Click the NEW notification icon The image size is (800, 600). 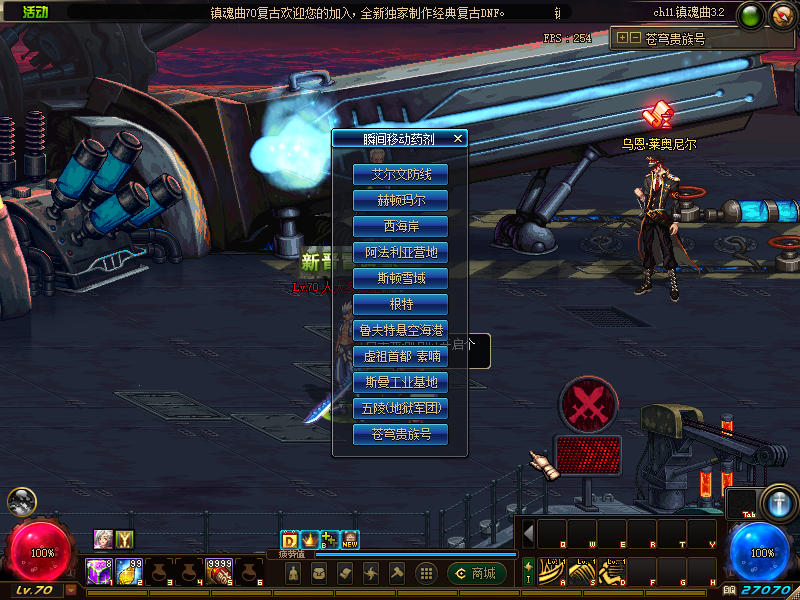coord(350,540)
